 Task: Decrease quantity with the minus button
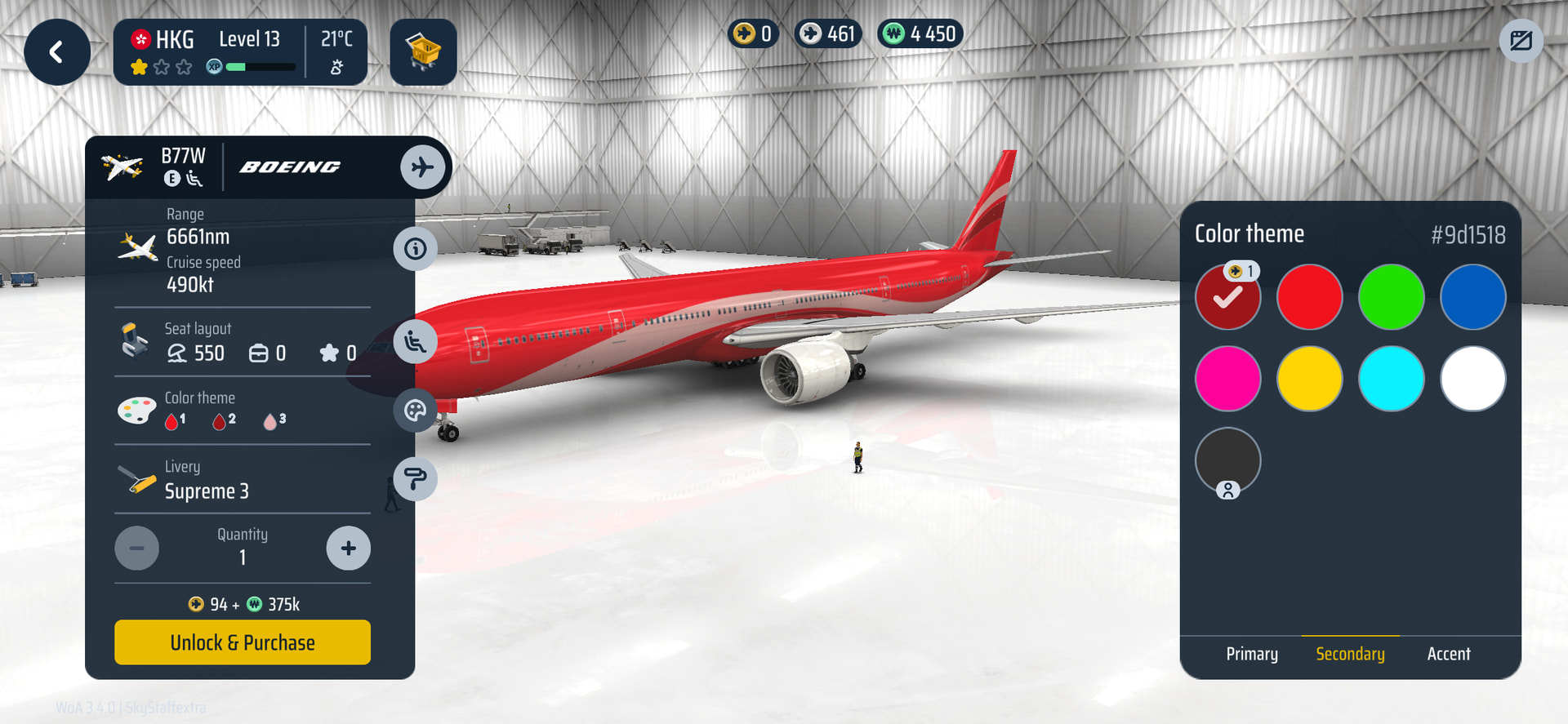click(x=137, y=549)
